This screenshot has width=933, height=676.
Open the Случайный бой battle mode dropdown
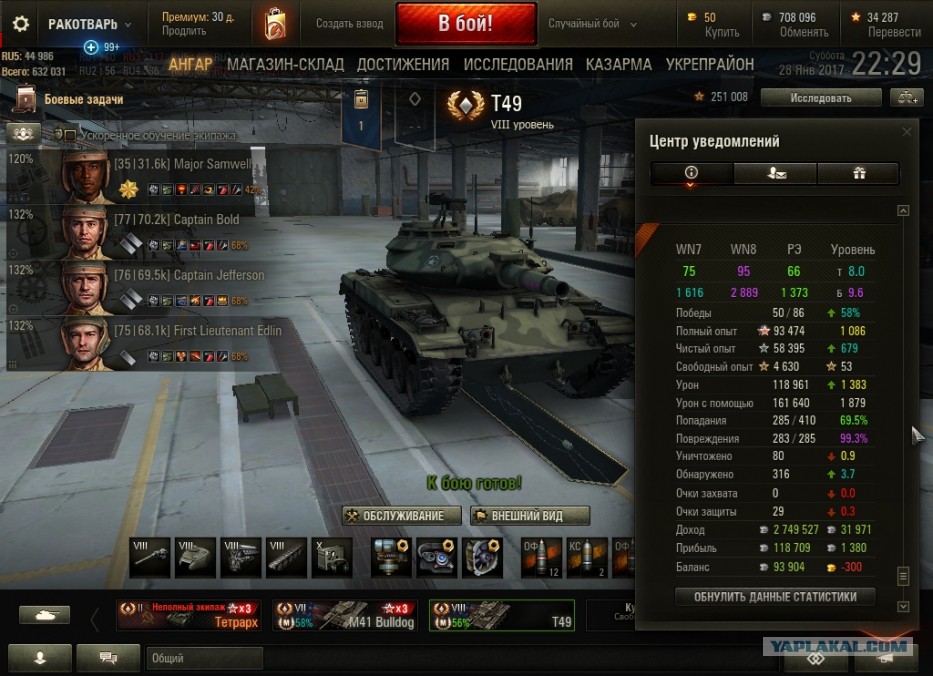click(x=591, y=24)
